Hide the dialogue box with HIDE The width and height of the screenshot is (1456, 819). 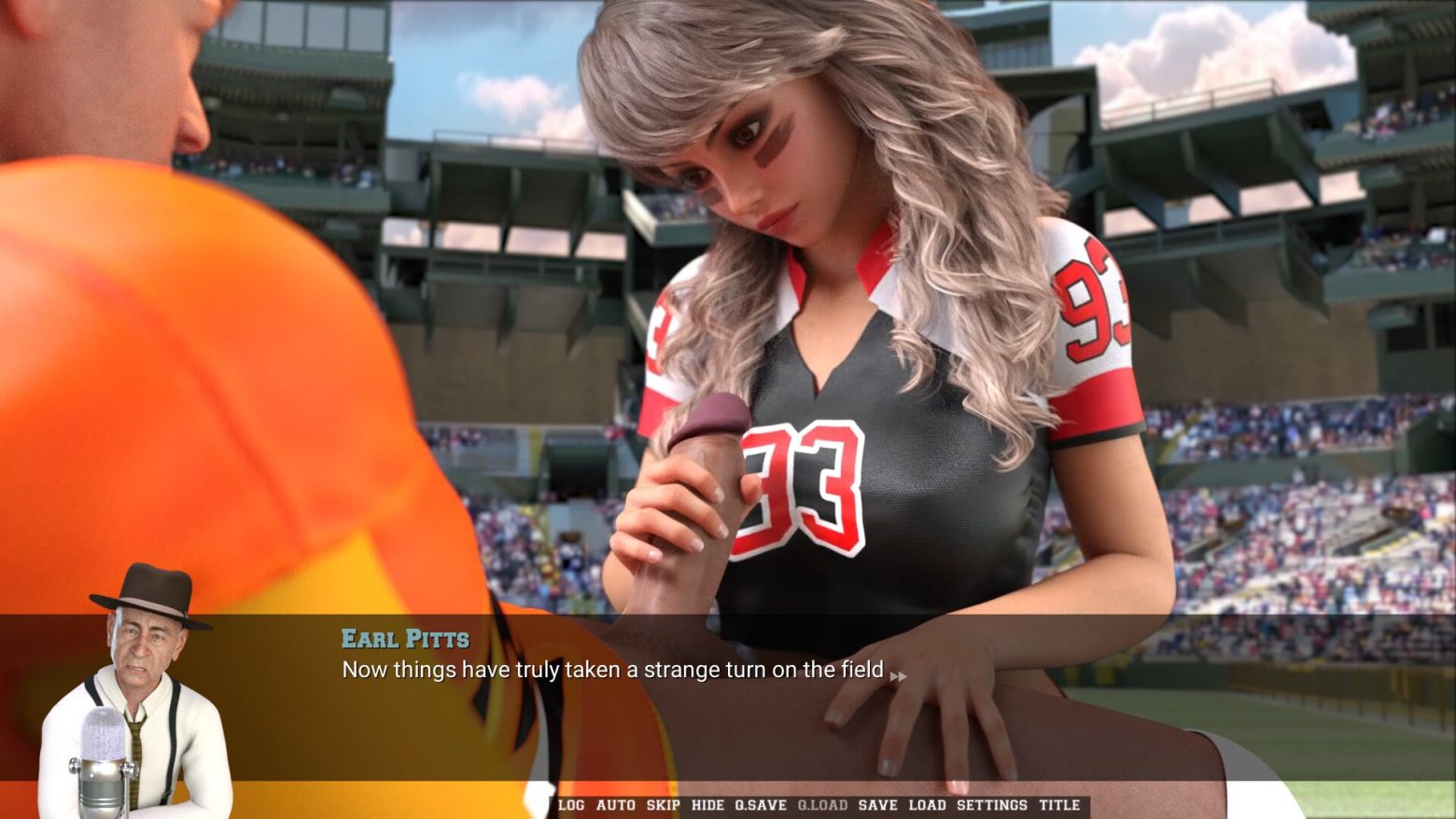707,805
